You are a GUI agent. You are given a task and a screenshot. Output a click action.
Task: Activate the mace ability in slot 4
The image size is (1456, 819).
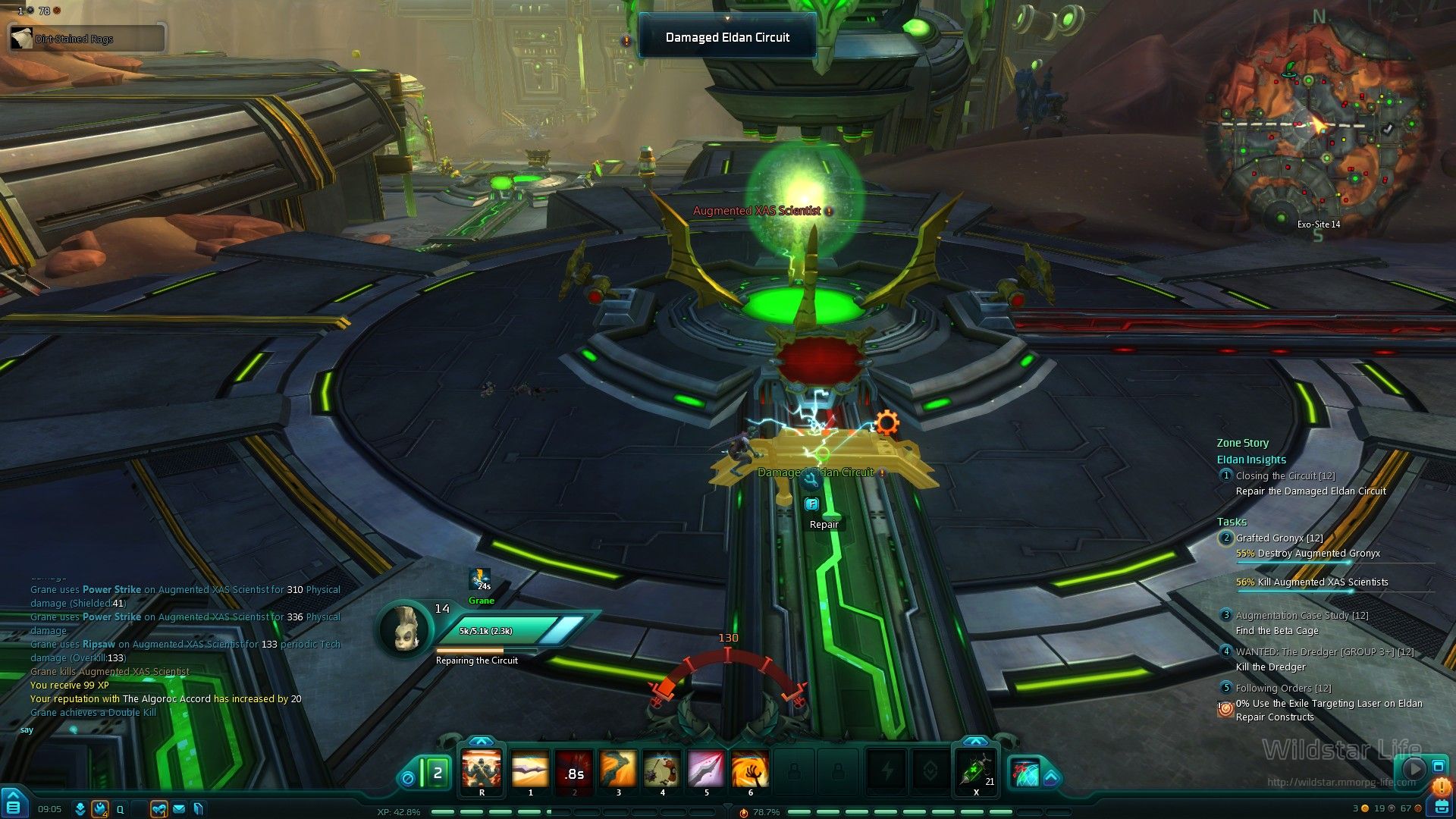tap(662, 769)
